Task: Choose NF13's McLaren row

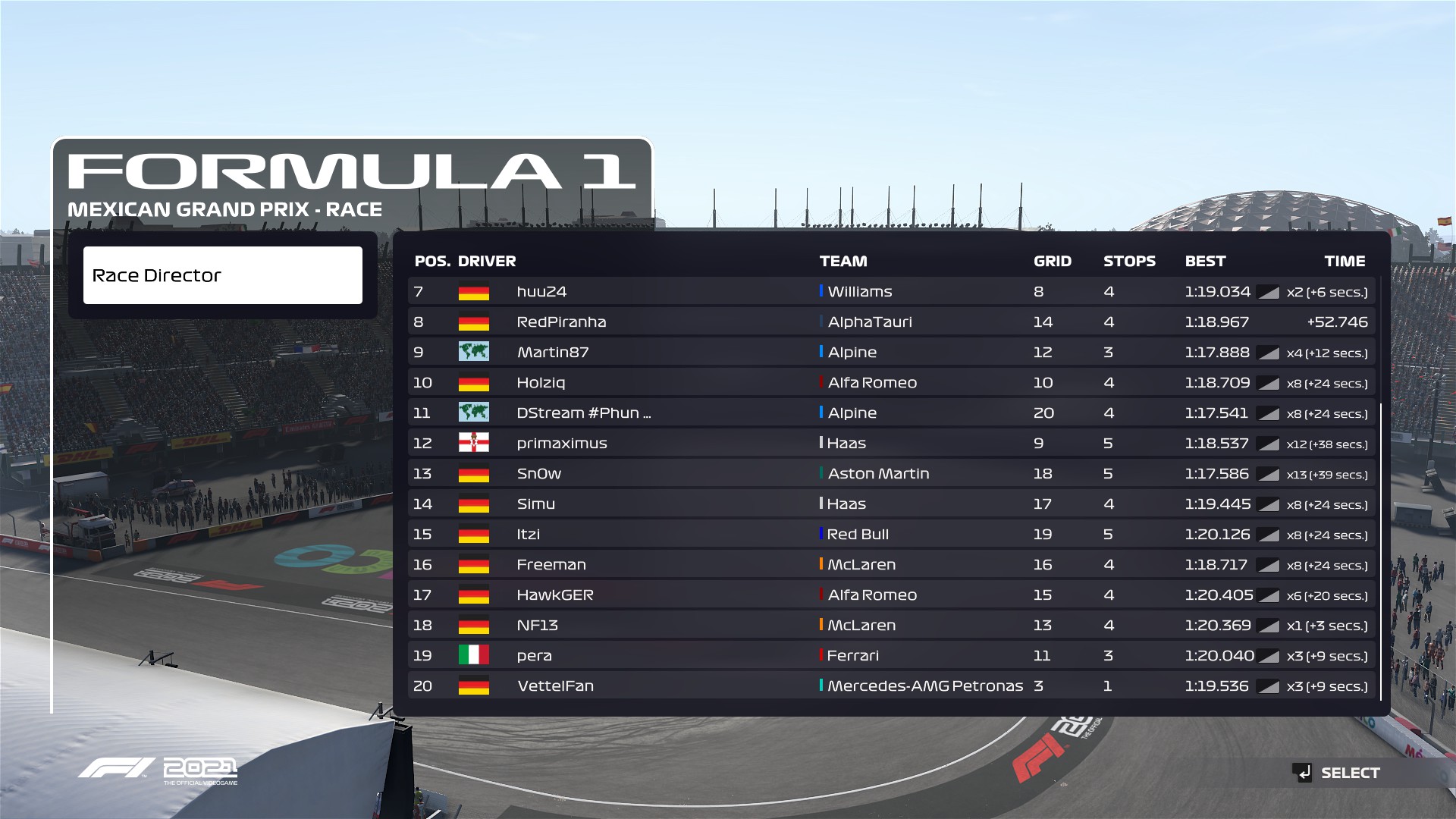Action: click(x=891, y=625)
